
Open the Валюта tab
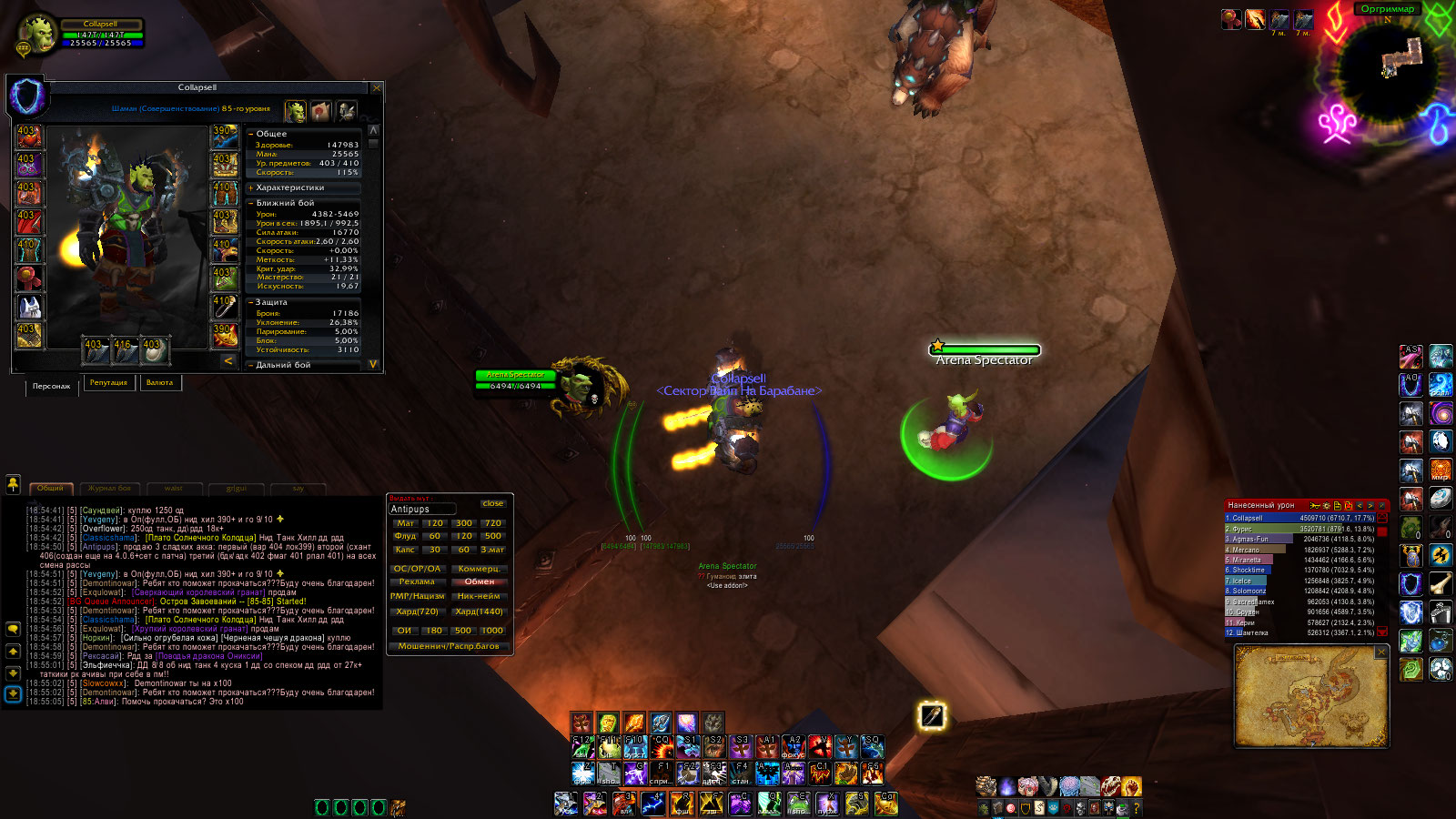[159, 383]
